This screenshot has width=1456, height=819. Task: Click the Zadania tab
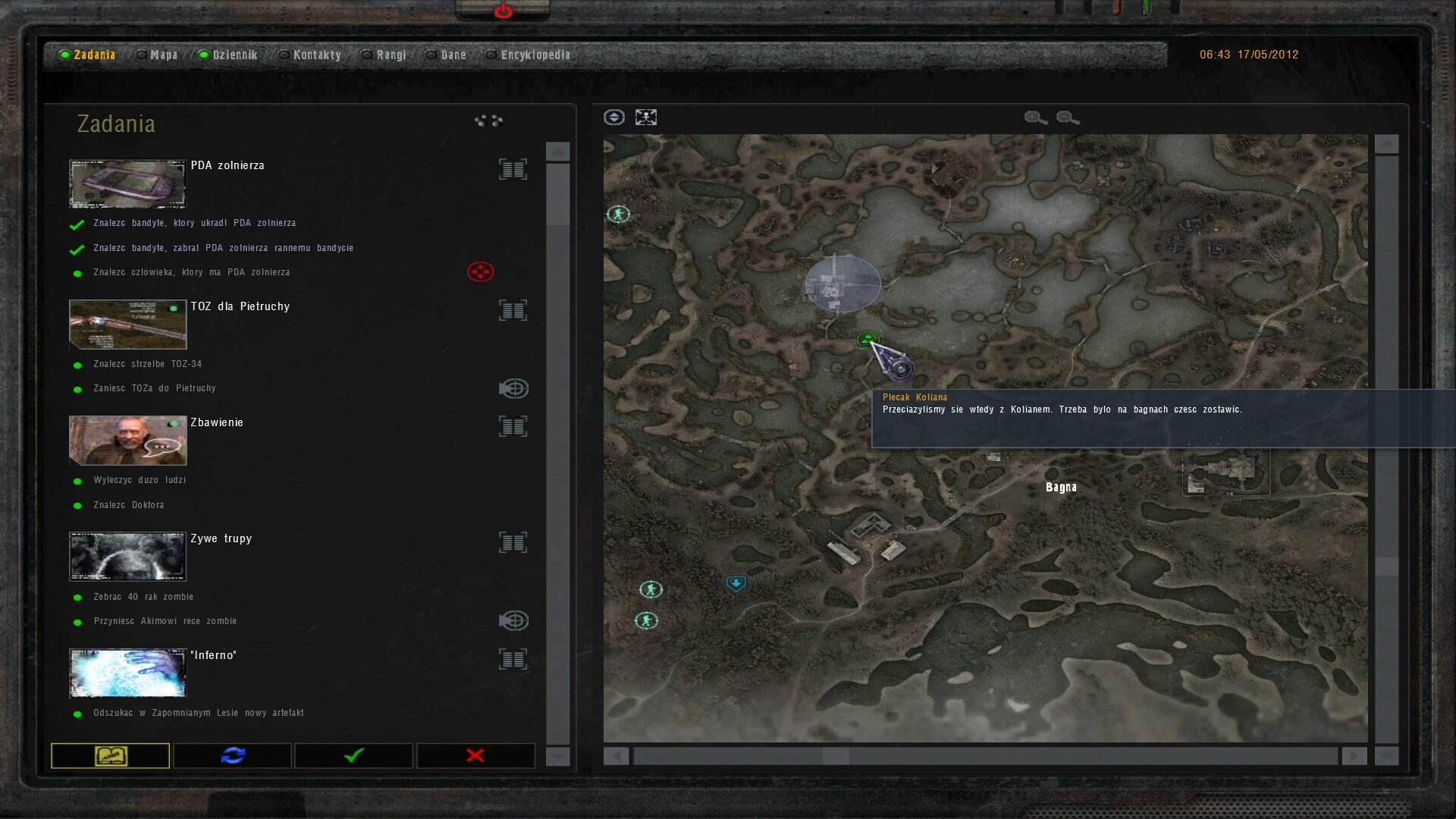tap(94, 55)
